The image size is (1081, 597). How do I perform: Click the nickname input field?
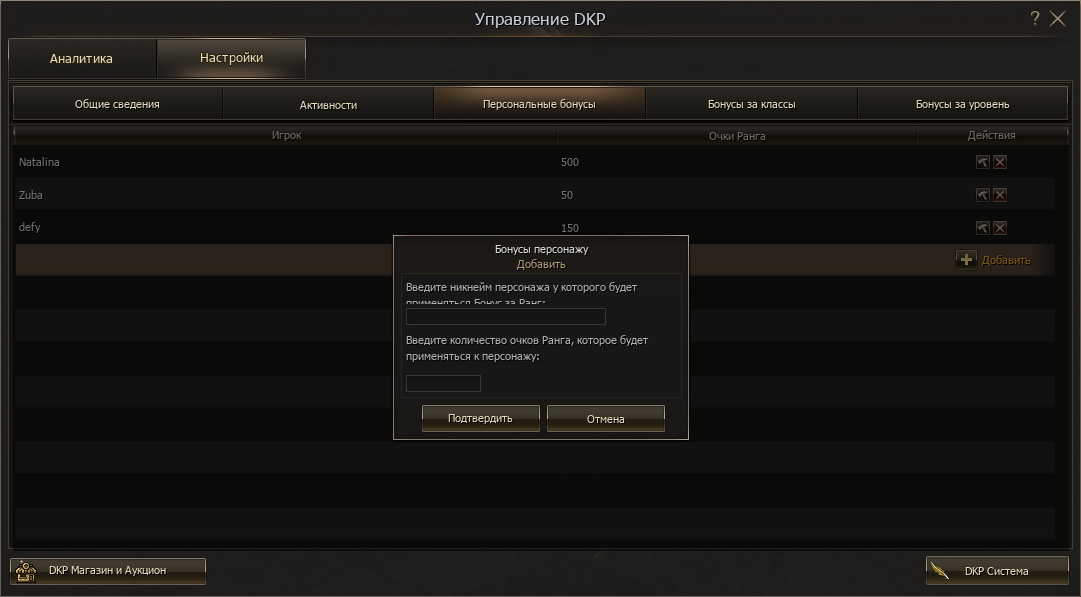point(505,317)
